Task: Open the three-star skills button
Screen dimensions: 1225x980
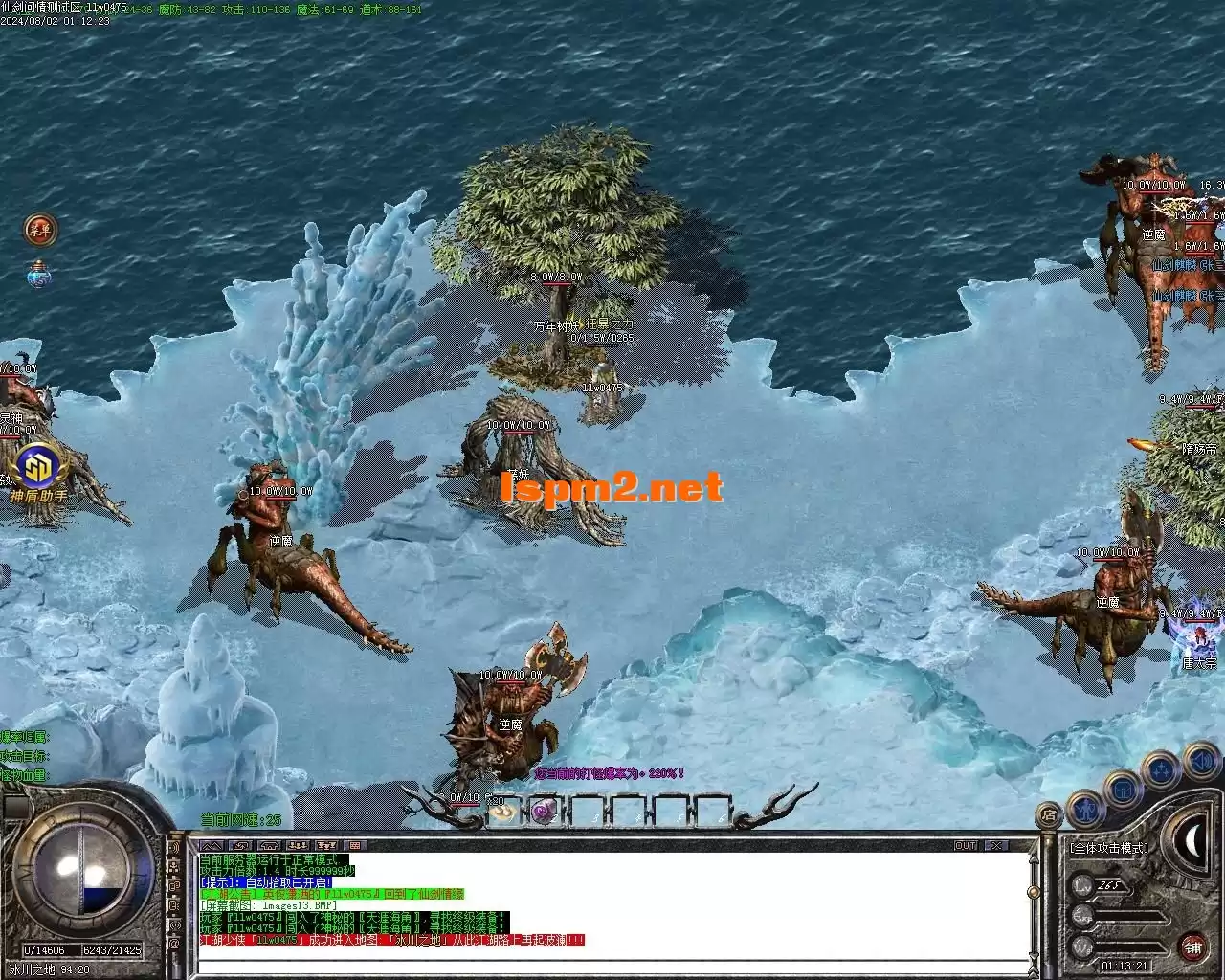Action: [1162, 770]
